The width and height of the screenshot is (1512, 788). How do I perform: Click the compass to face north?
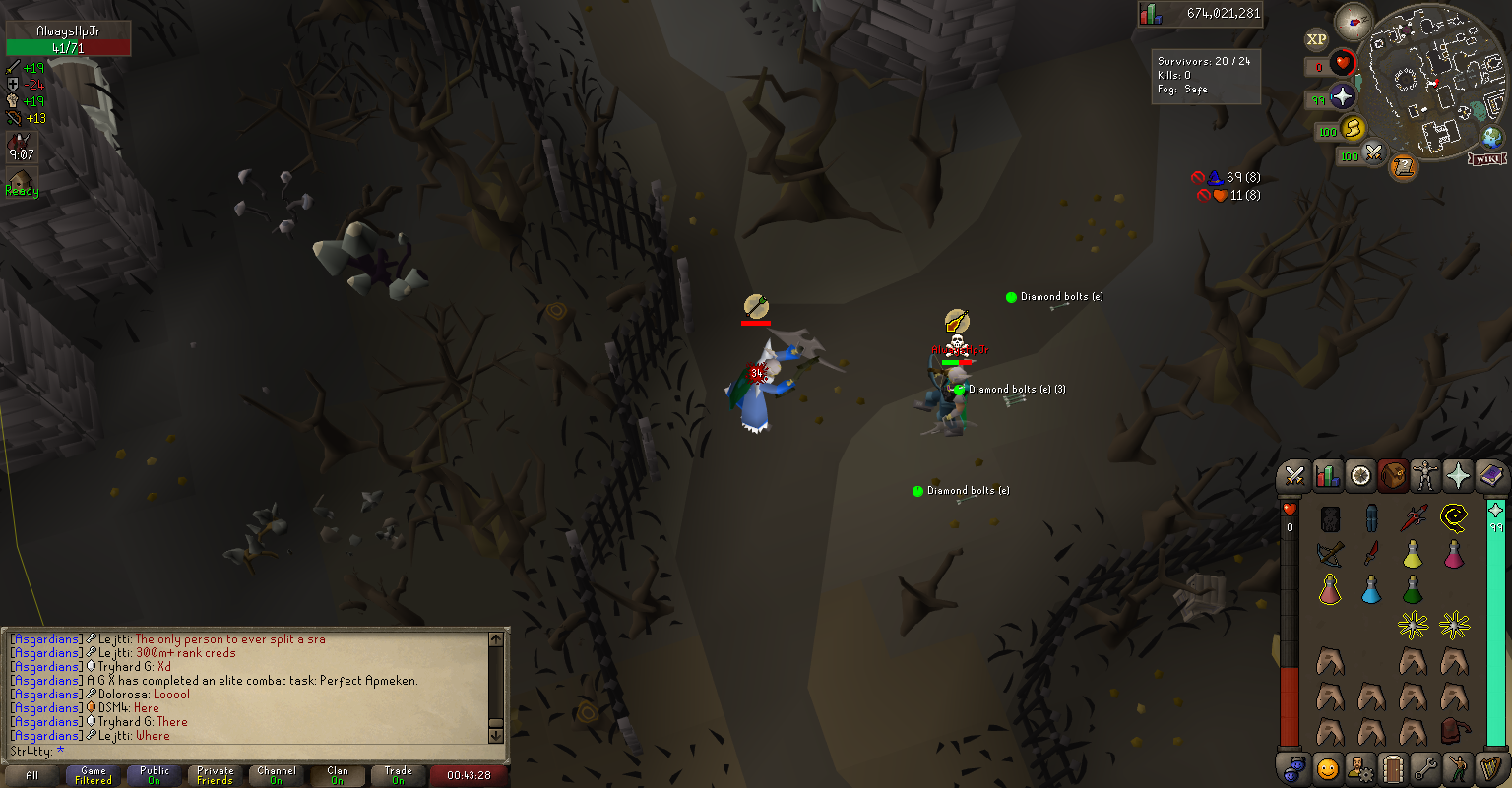pyautogui.click(x=1354, y=22)
